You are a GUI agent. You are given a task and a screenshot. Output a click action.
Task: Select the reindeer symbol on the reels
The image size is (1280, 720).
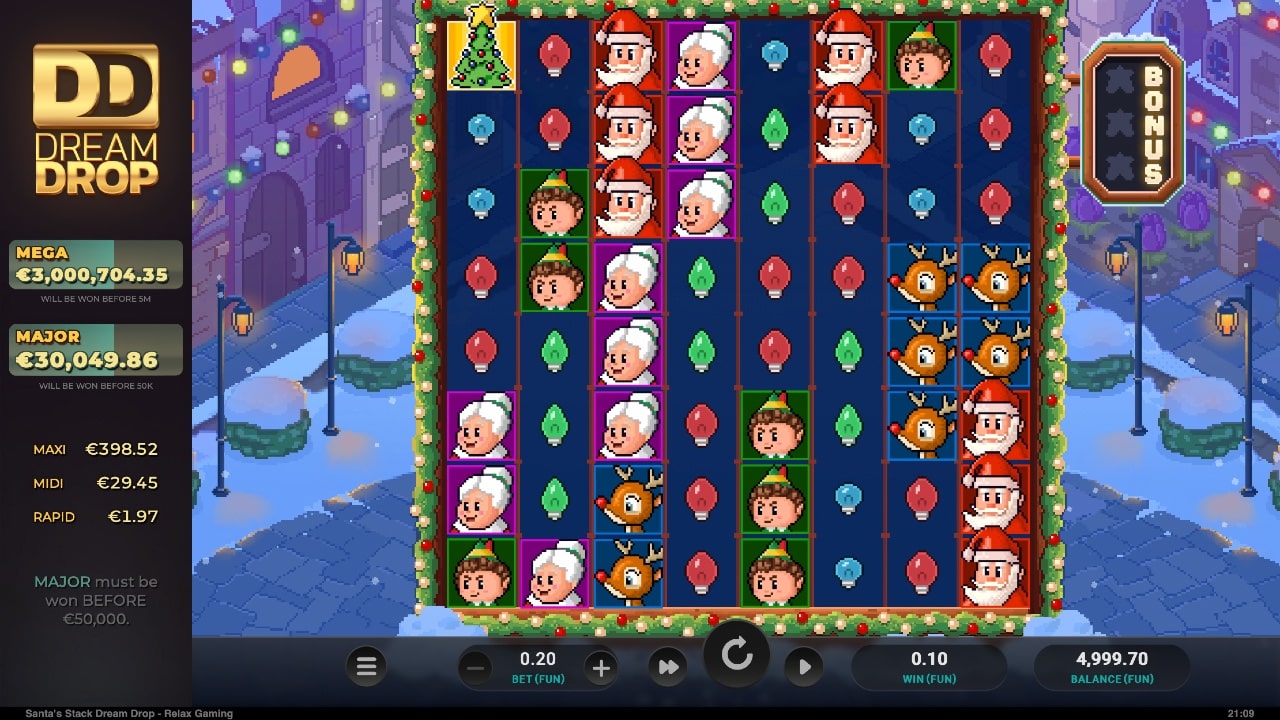tap(922, 278)
